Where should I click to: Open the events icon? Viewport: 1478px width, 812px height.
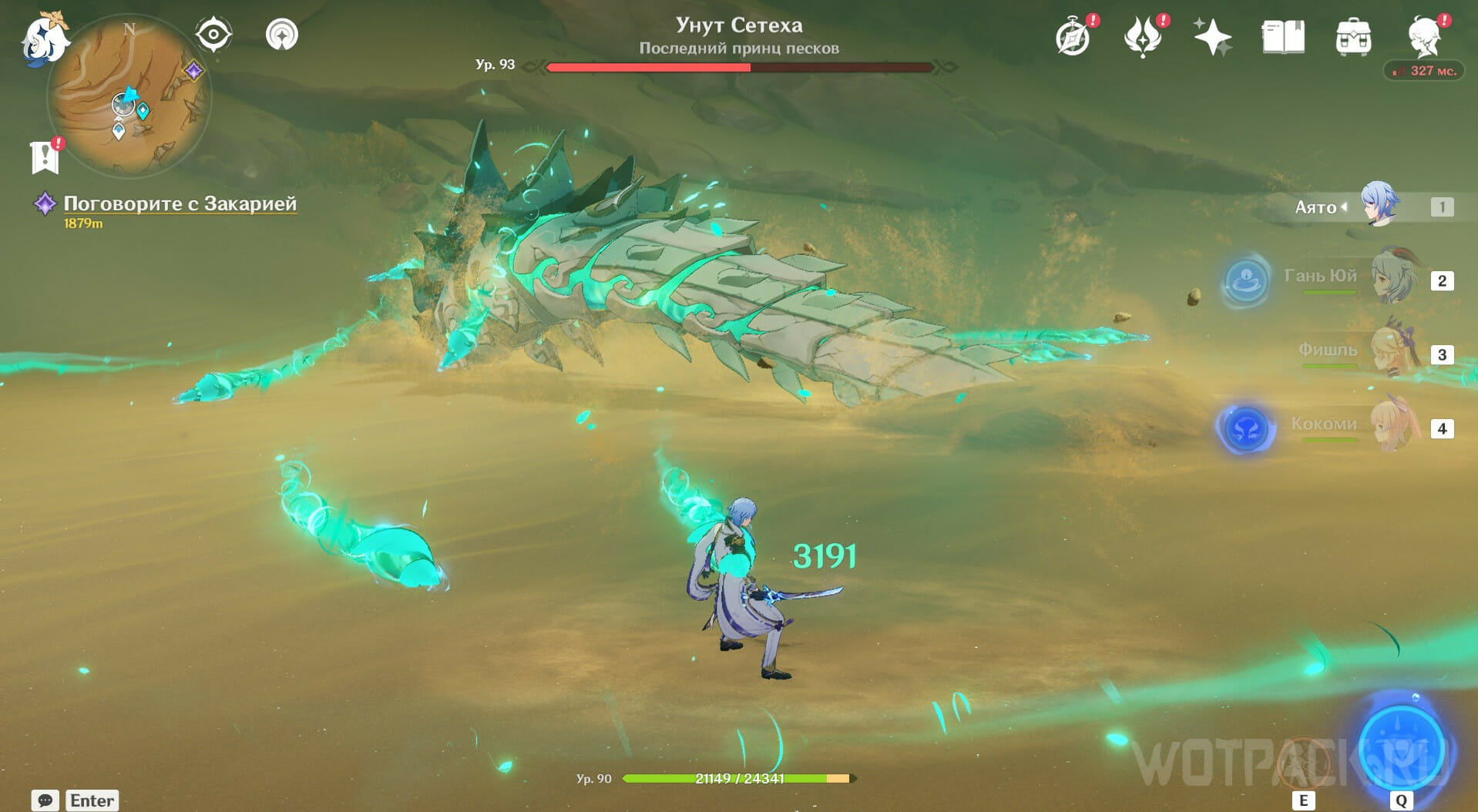(x=1142, y=37)
